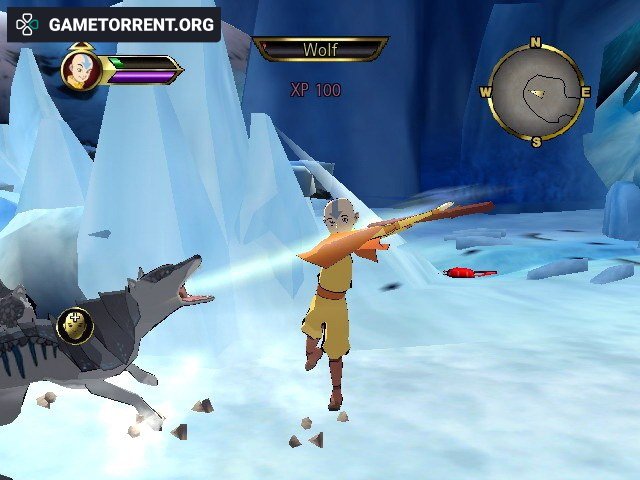Click the gold mask marker on the wolf
640x480 pixels.
(x=75, y=324)
